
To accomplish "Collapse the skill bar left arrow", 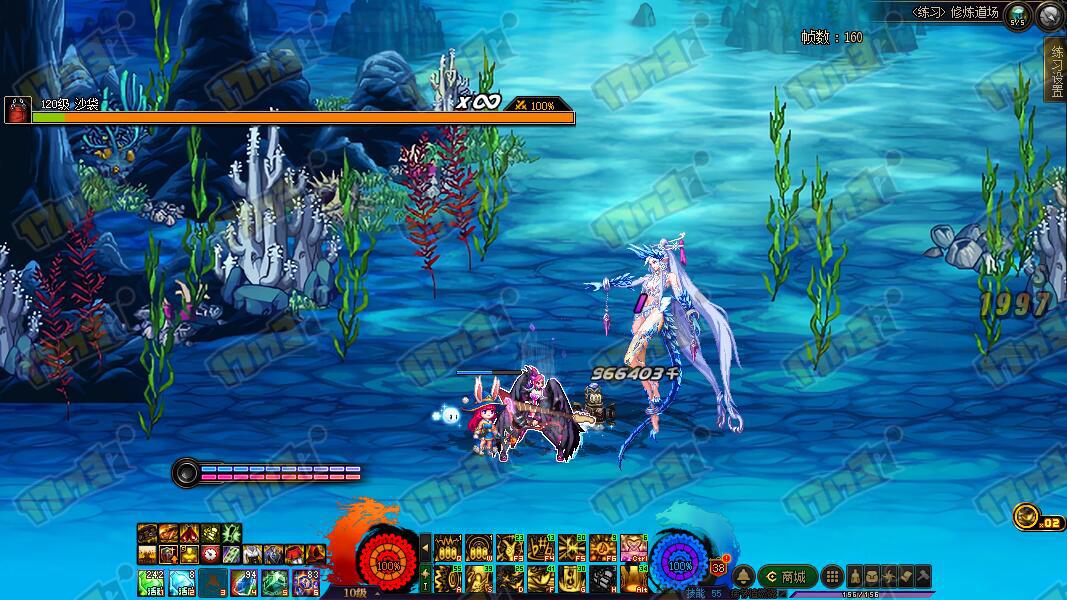I will 425,547.
